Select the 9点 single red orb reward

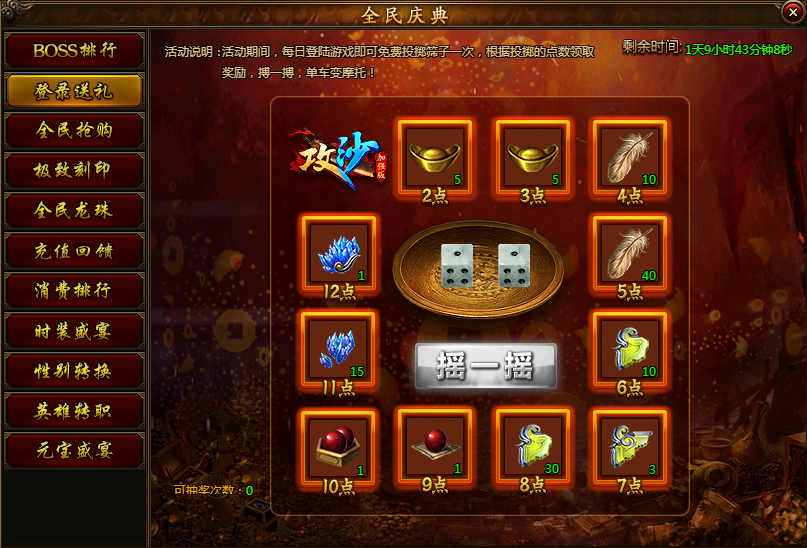435,446
